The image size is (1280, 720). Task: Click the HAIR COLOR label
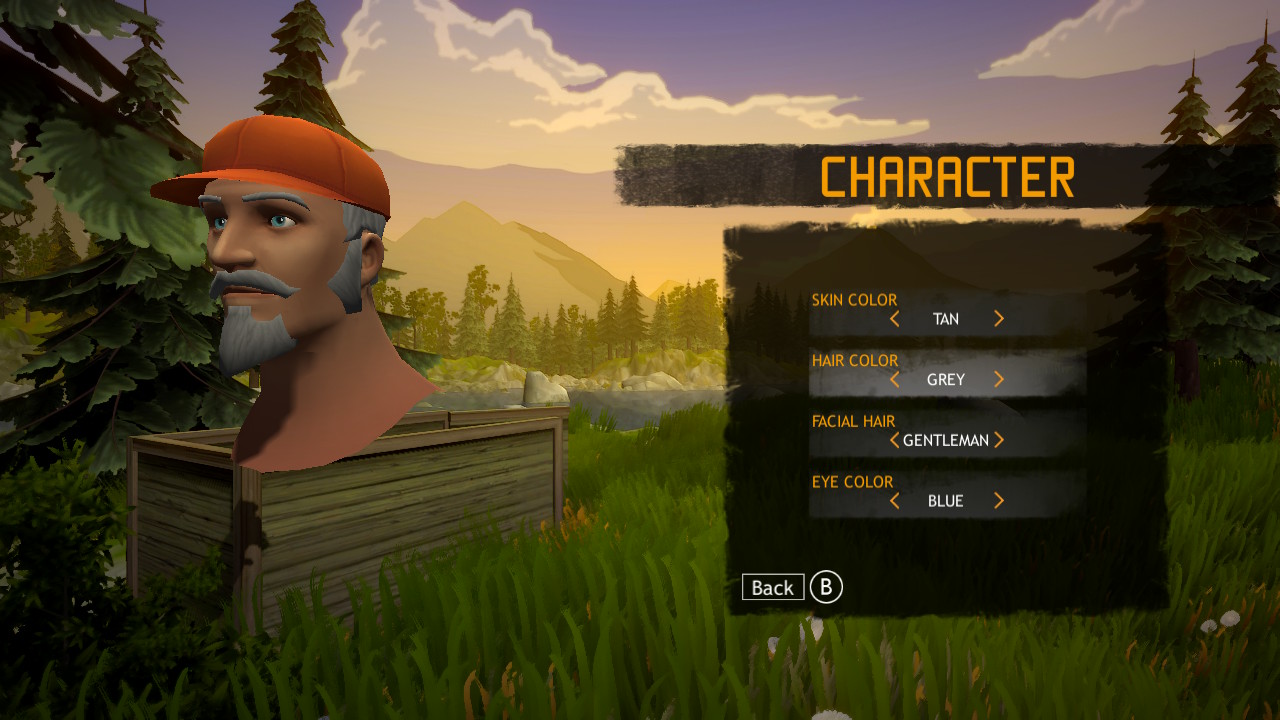click(856, 360)
